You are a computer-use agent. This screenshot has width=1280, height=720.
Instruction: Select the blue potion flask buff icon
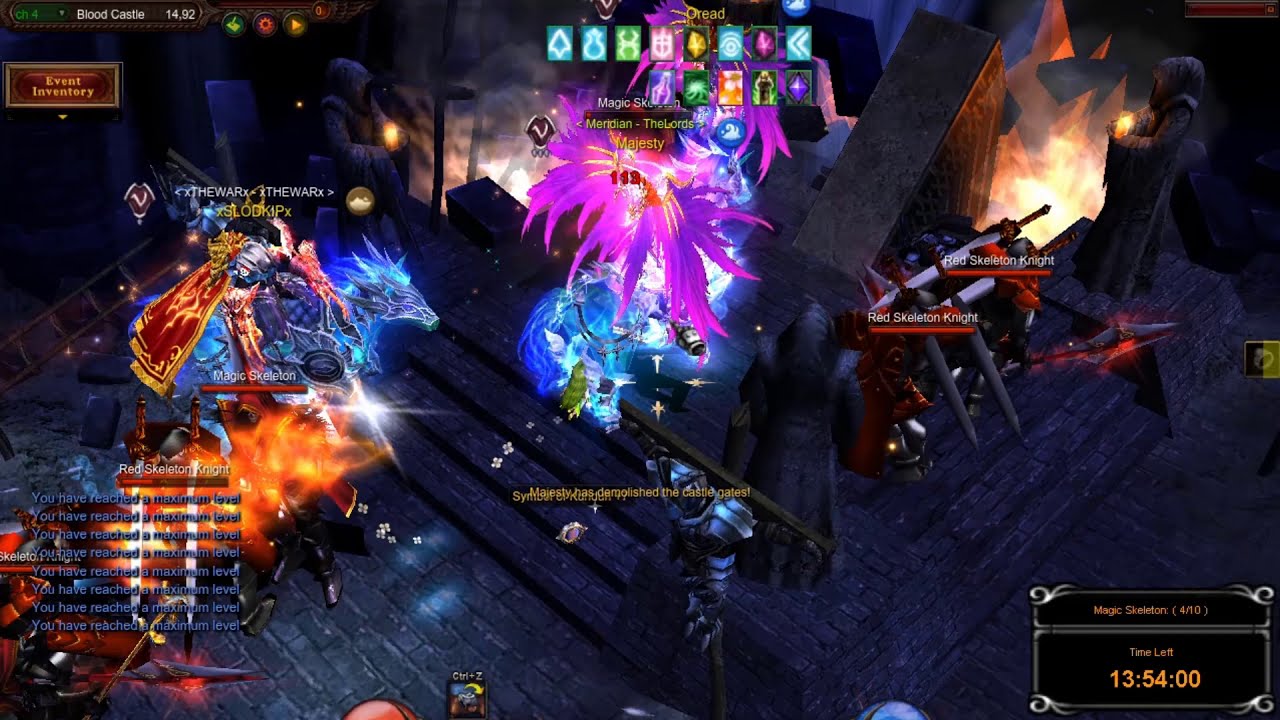click(594, 43)
